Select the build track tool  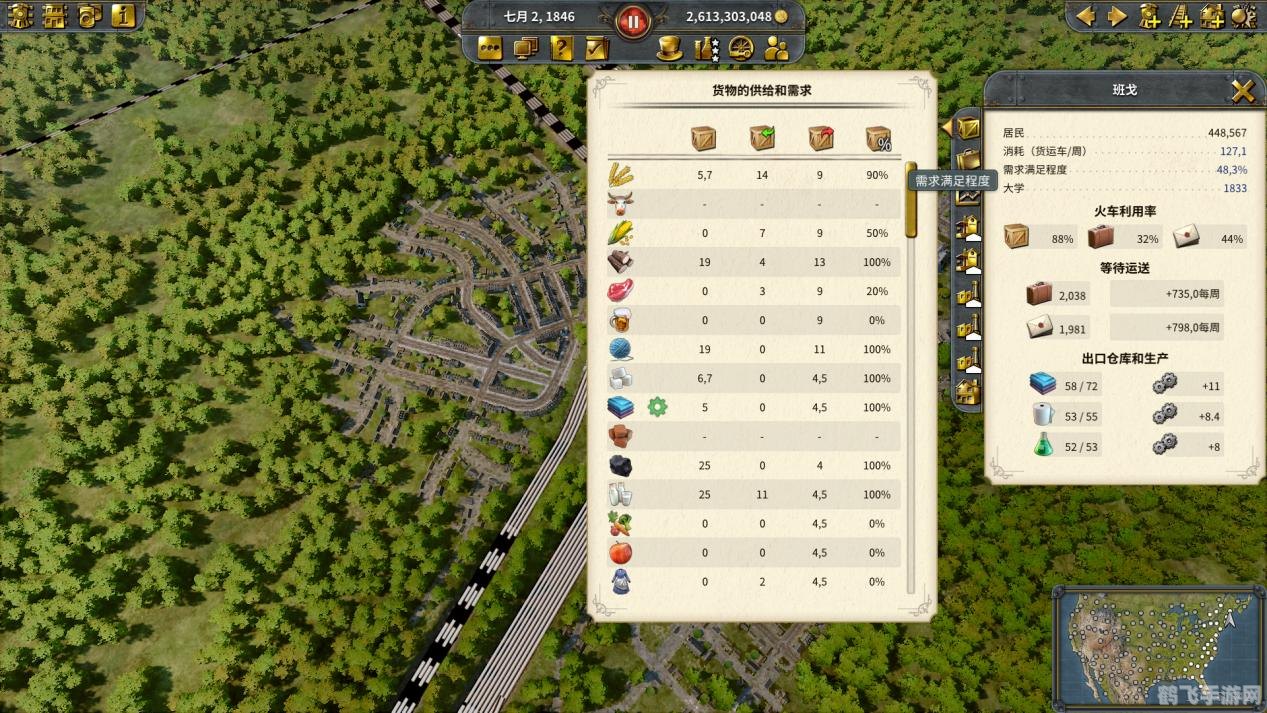pyautogui.click(x=1181, y=16)
